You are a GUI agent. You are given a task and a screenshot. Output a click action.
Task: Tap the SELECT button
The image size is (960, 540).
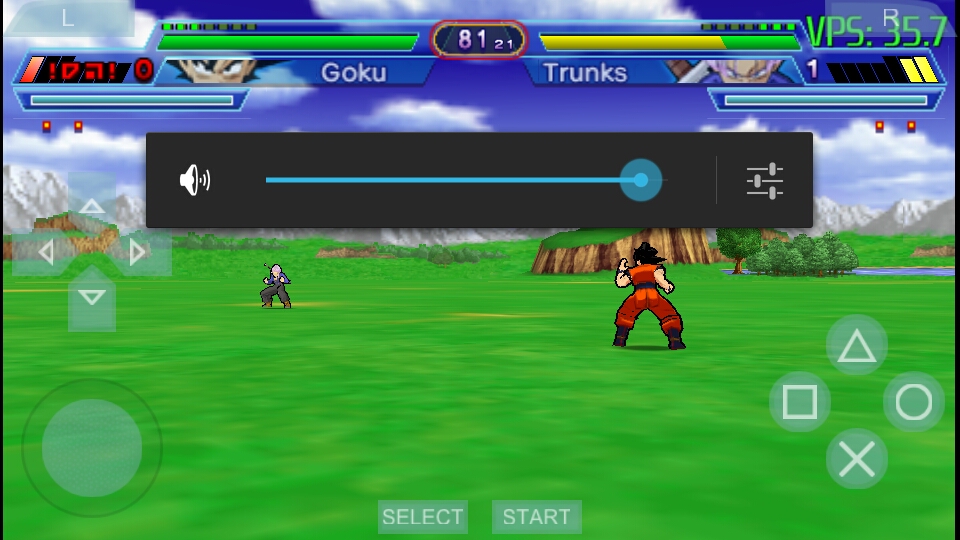pos(422,517)
